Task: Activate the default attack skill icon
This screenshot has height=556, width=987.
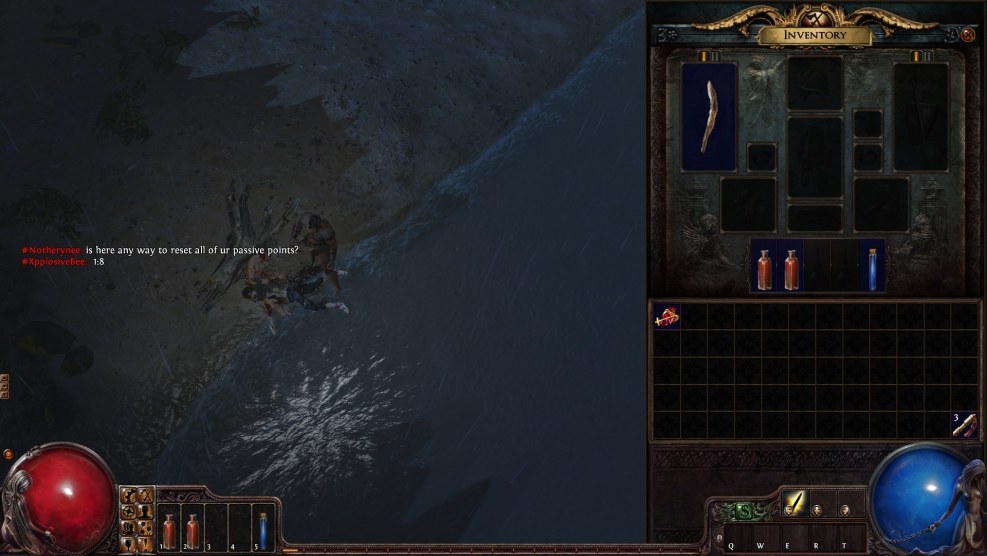Action: point(795,502)
